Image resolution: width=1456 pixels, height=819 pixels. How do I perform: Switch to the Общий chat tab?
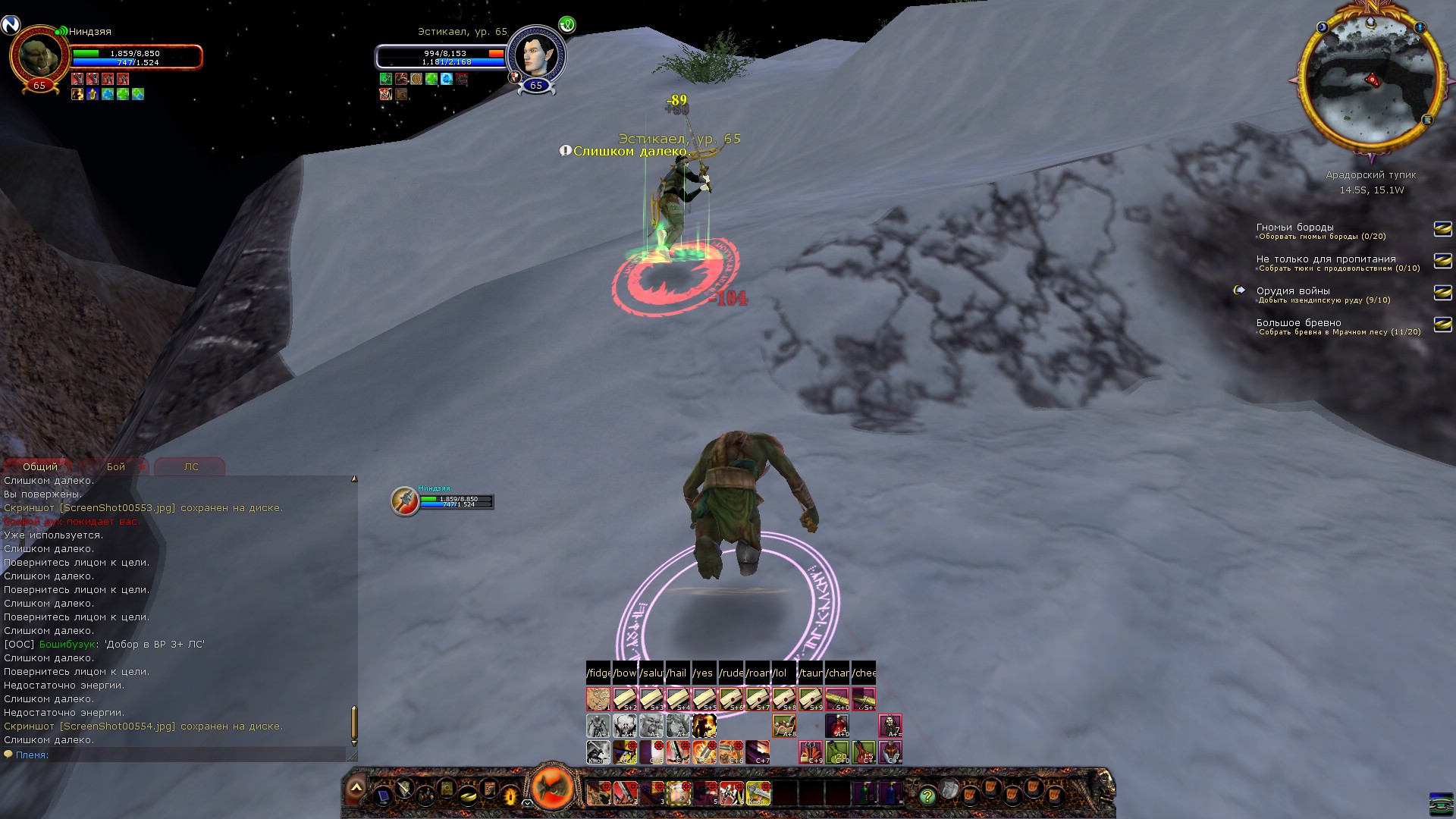coord(39,466)
